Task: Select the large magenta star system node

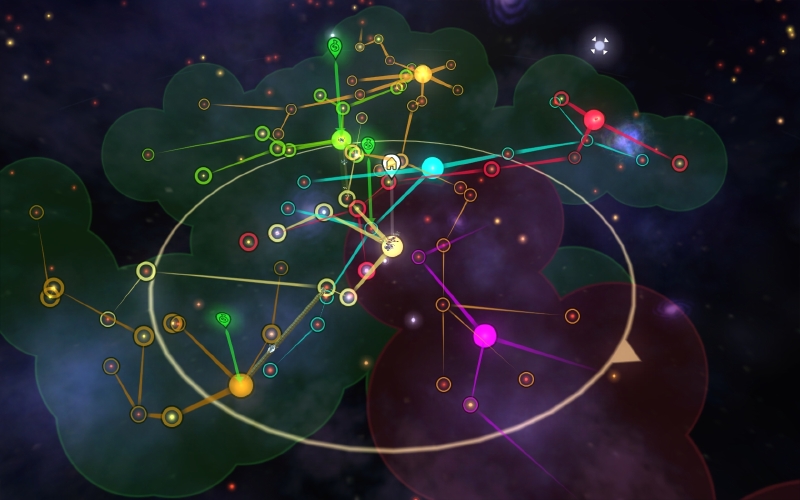Action: tap(485, 335)
